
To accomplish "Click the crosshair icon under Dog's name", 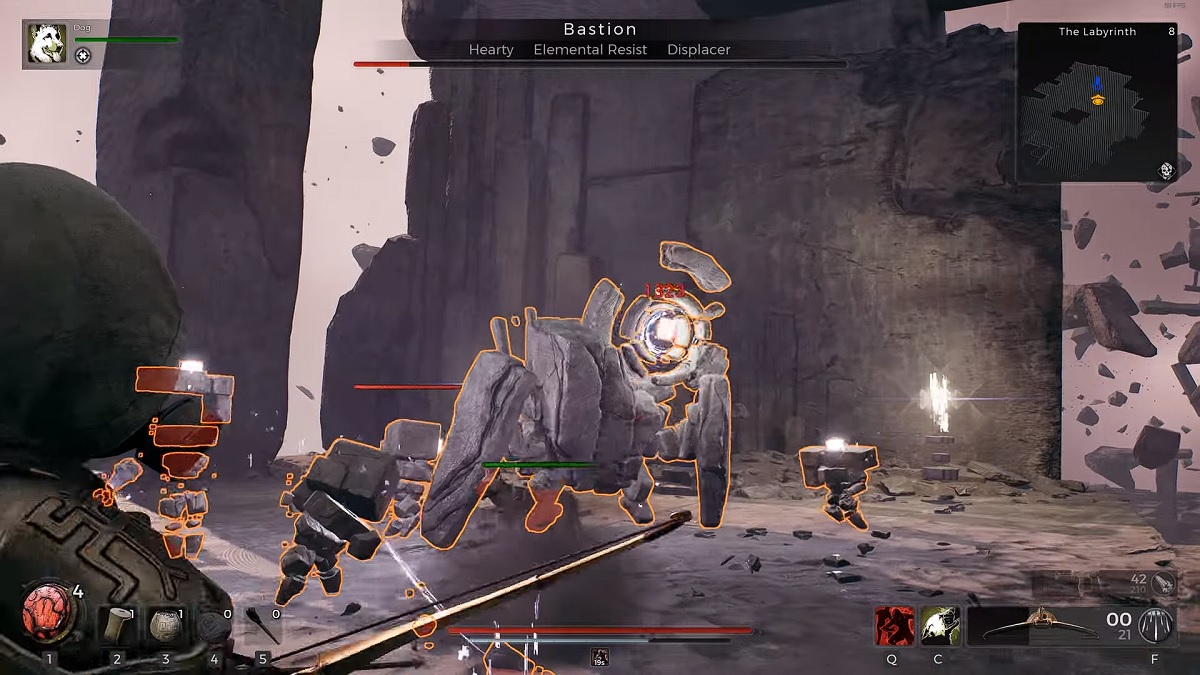I will click(83, 56).
